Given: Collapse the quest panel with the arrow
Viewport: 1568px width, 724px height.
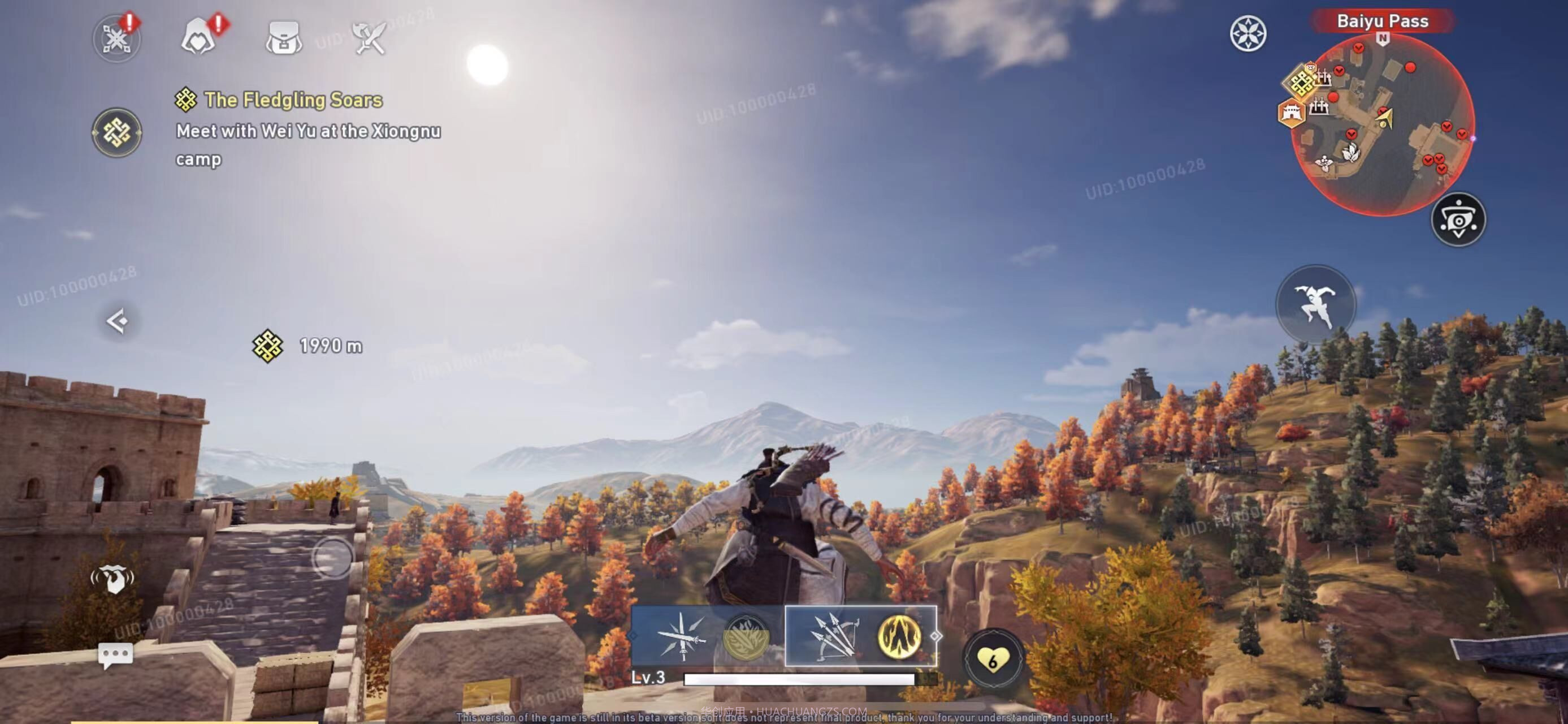Looking at the screenshot, I should tap(117, 321).
